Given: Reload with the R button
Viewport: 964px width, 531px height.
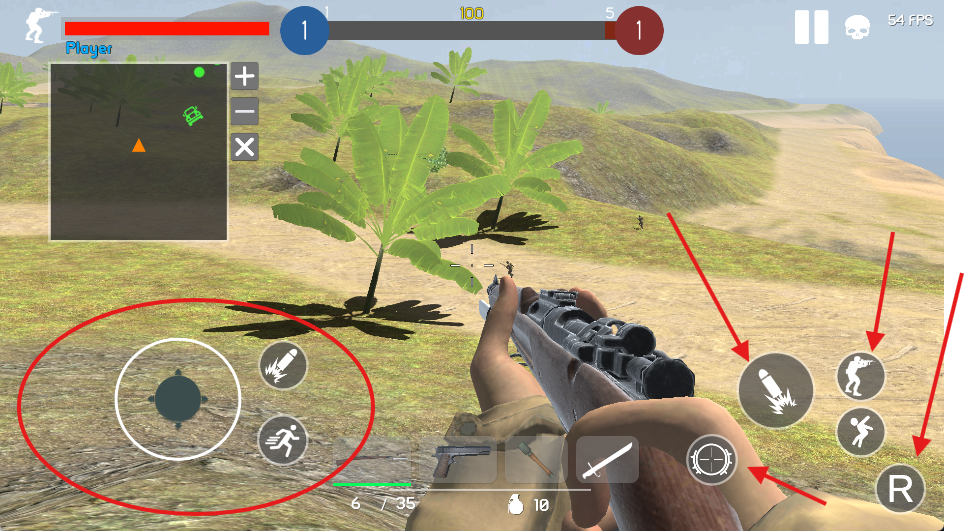Looking at the screenshot, I should coord(900,490).
